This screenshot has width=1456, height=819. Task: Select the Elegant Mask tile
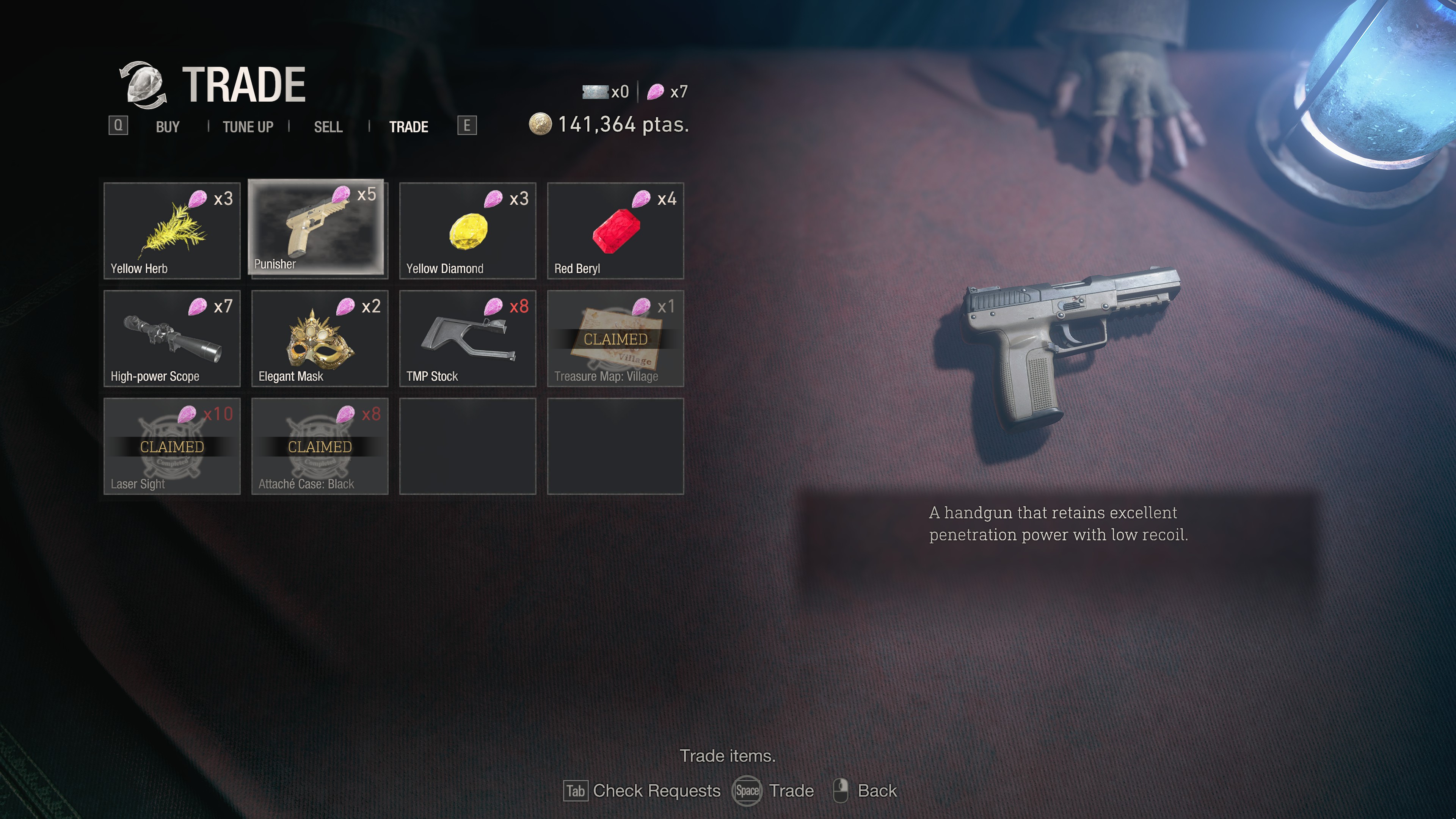click(319, 338)
